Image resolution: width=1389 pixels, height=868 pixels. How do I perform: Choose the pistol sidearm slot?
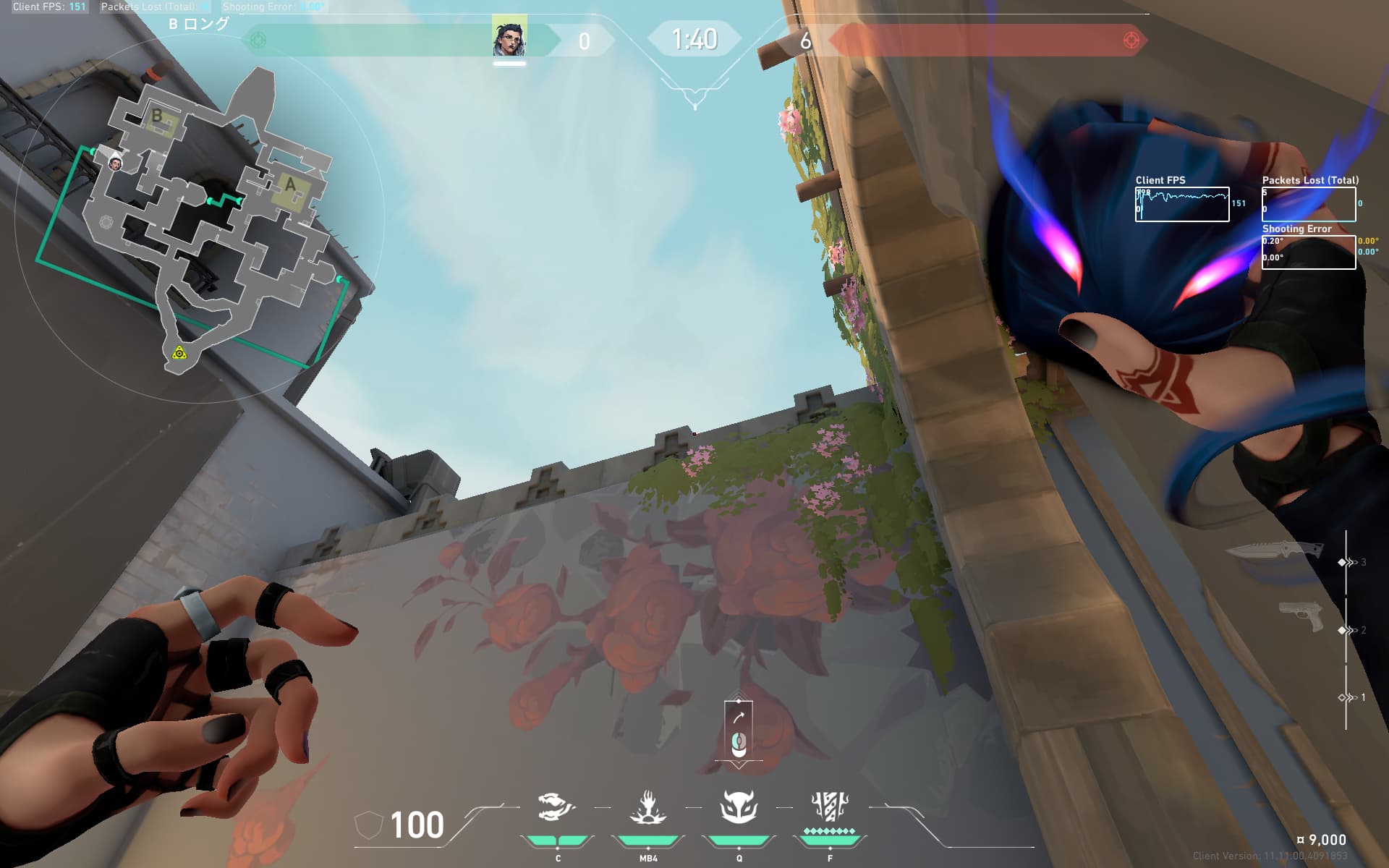(x=1301, y=616)
